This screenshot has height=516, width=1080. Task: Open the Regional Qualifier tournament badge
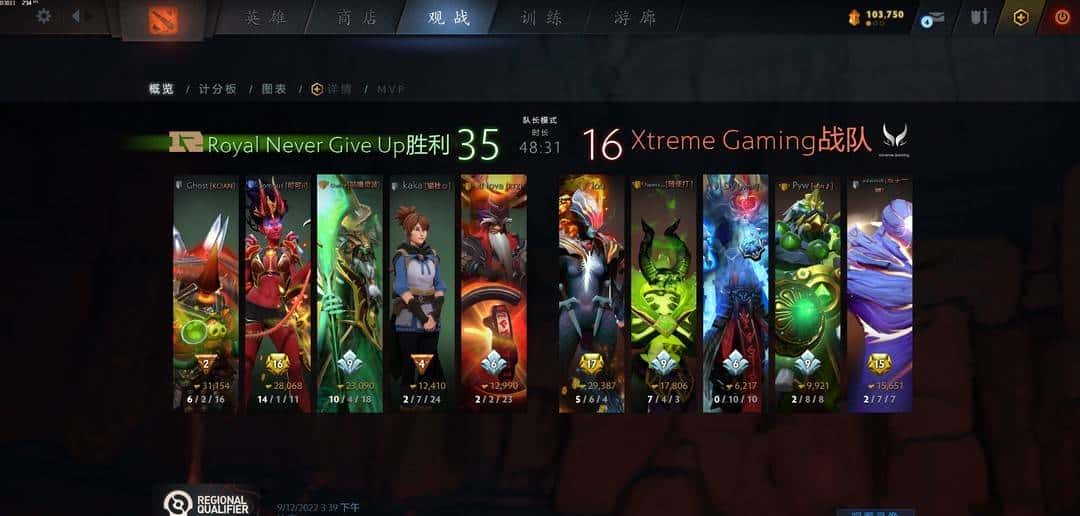tap(206, 503)
